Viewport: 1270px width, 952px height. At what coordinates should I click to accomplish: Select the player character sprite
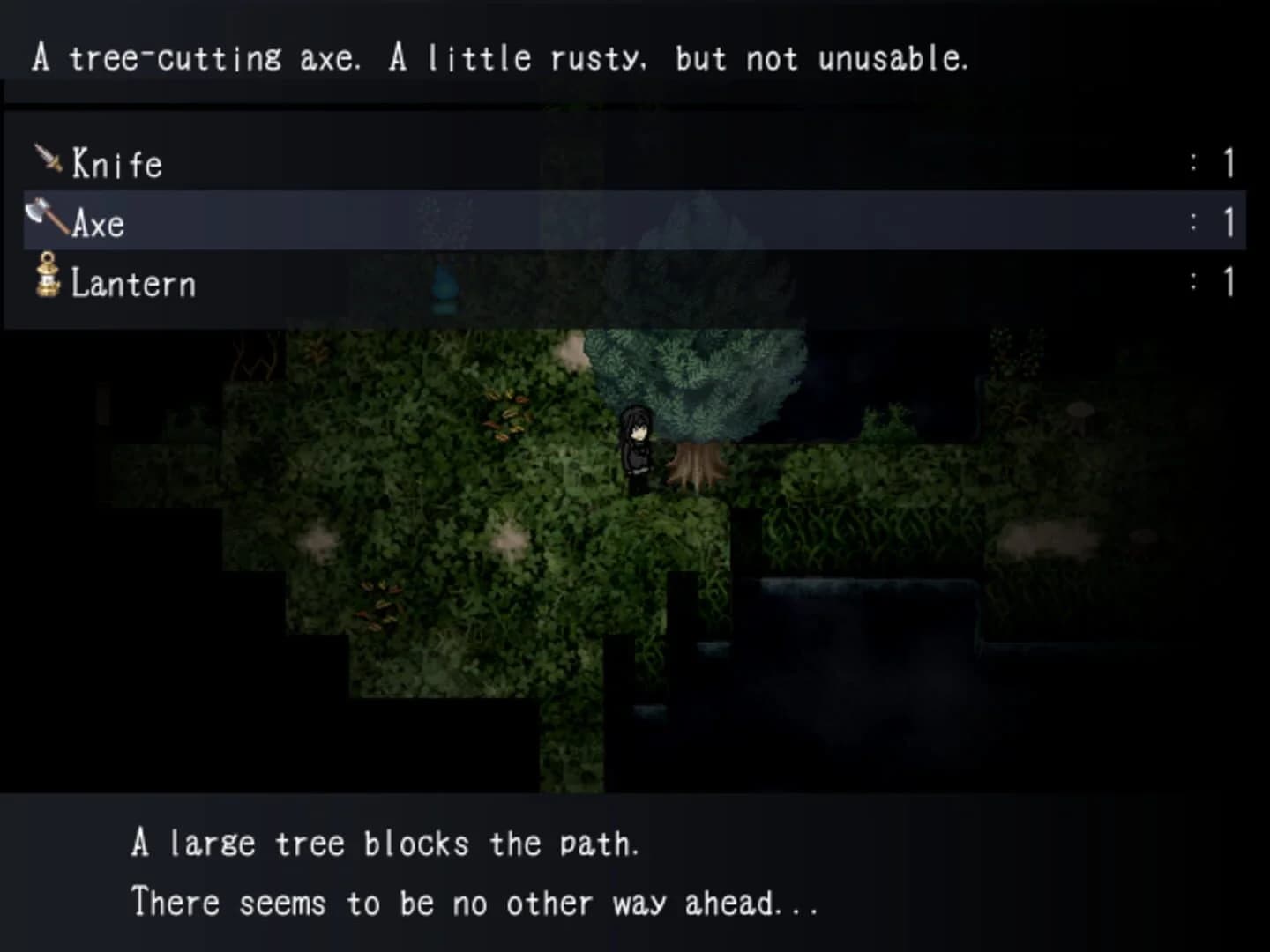pyautogui.click(x=637, y=445)
